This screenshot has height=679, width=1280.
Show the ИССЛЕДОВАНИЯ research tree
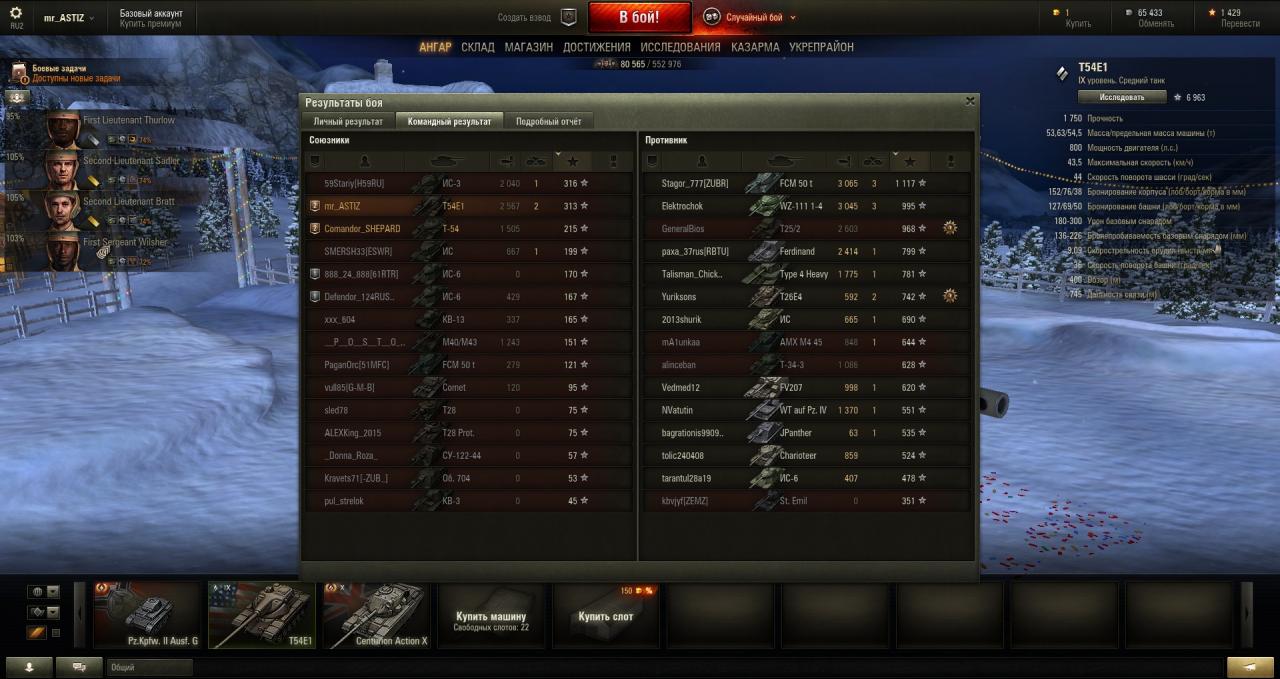pos(680,47)
